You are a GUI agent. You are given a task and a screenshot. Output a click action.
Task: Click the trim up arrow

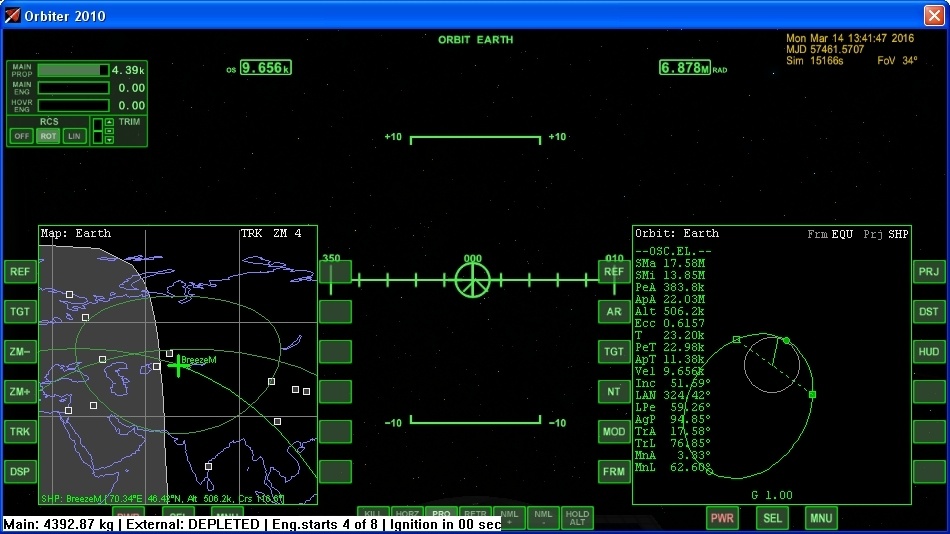[109, 123]
